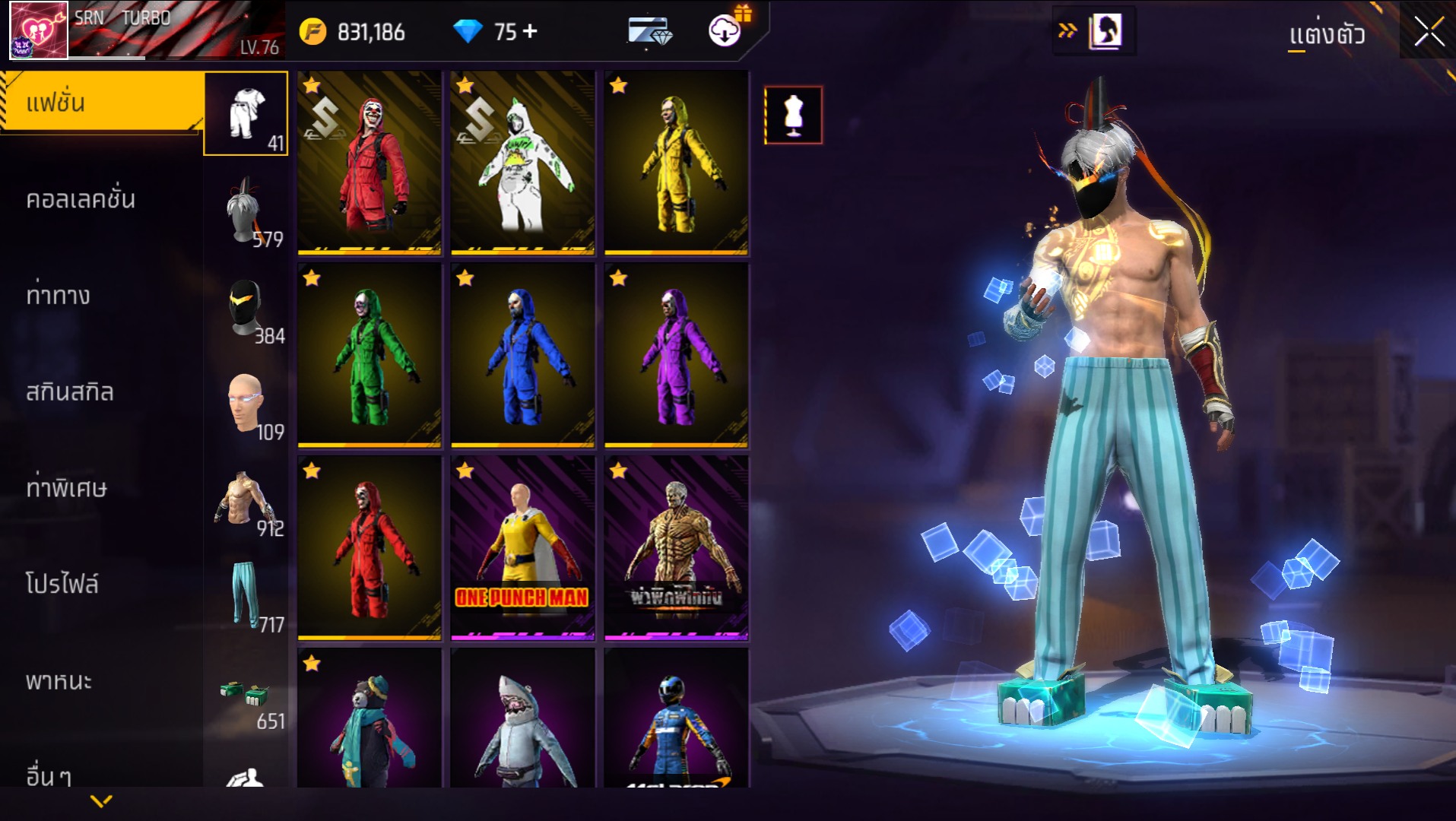Open the คอลเลคชั่น category
1456x821 pixels.
tap(81, 199)
